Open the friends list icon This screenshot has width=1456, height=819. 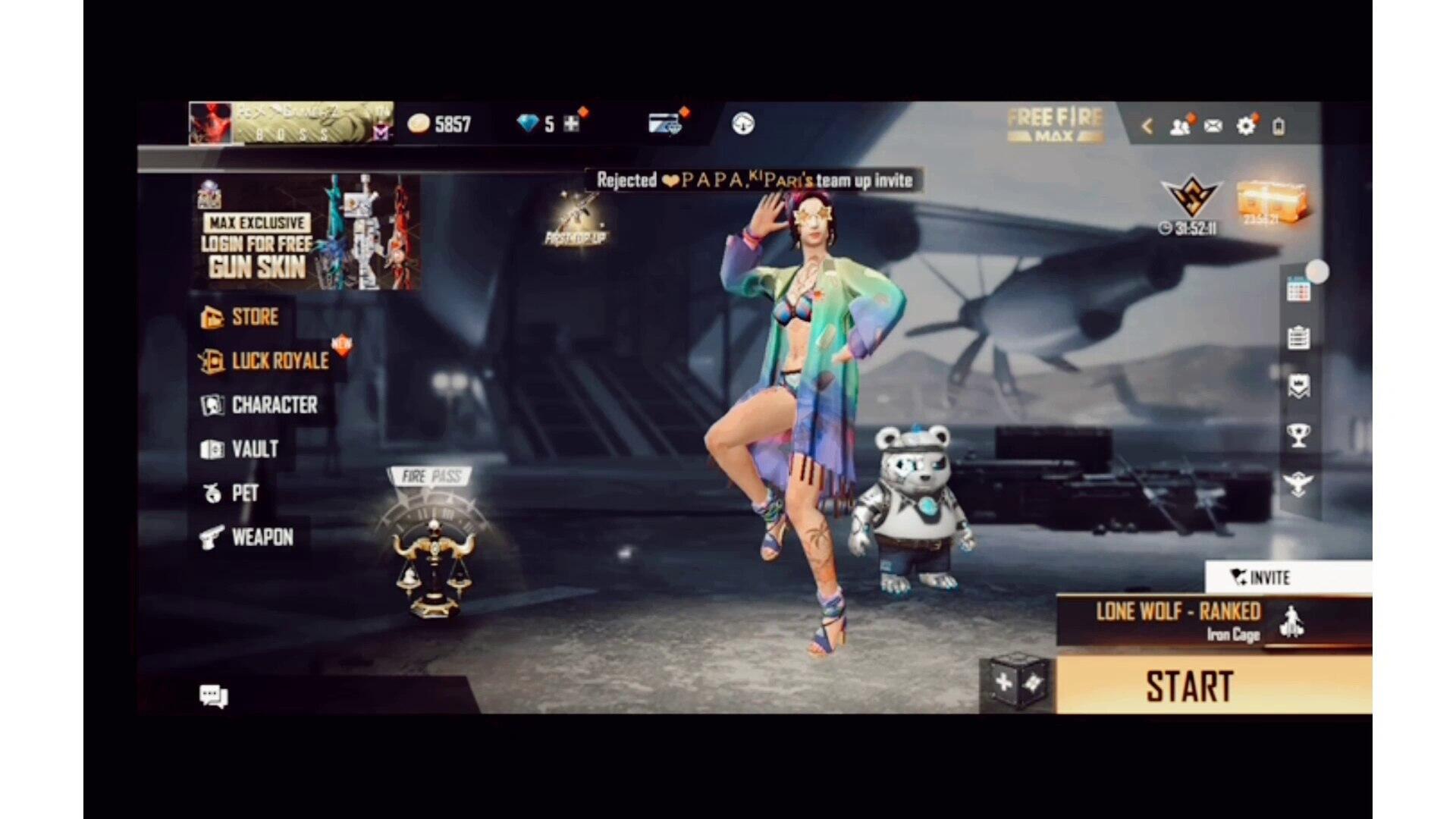pyautogui.click(x=1179, y=126)
